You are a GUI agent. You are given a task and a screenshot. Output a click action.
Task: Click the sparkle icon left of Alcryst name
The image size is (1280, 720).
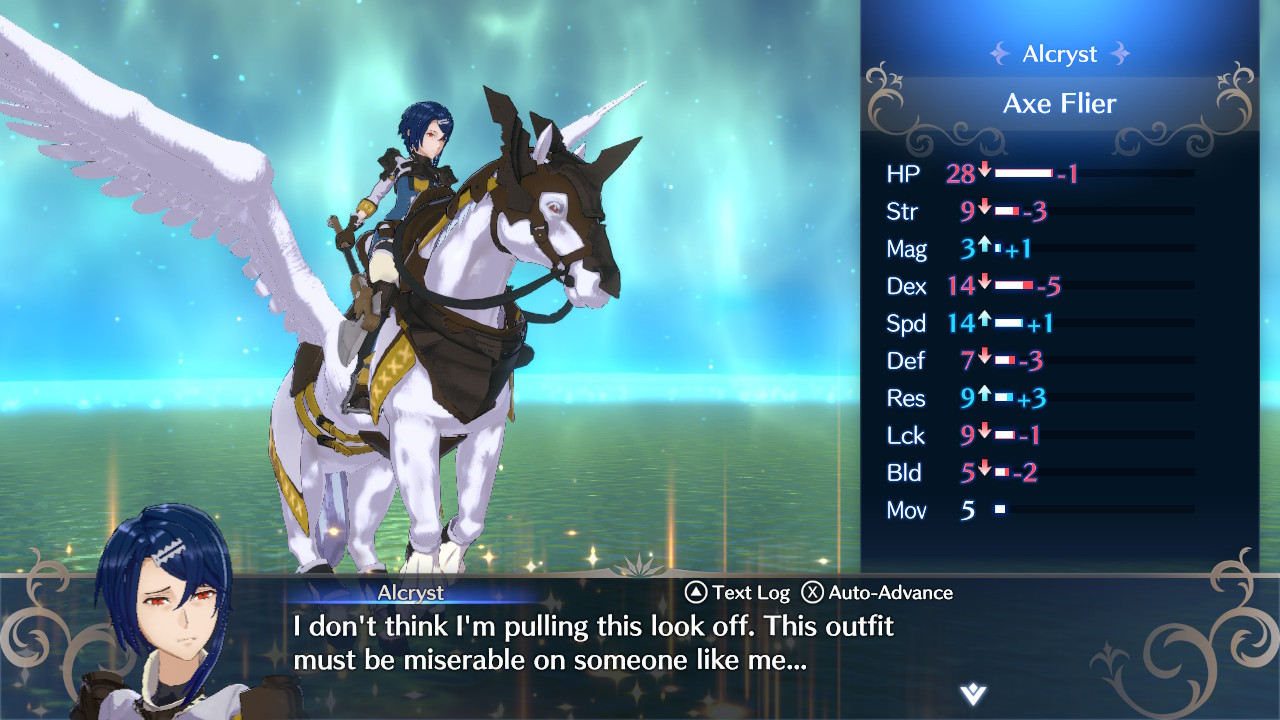[x=1003, y=54]
